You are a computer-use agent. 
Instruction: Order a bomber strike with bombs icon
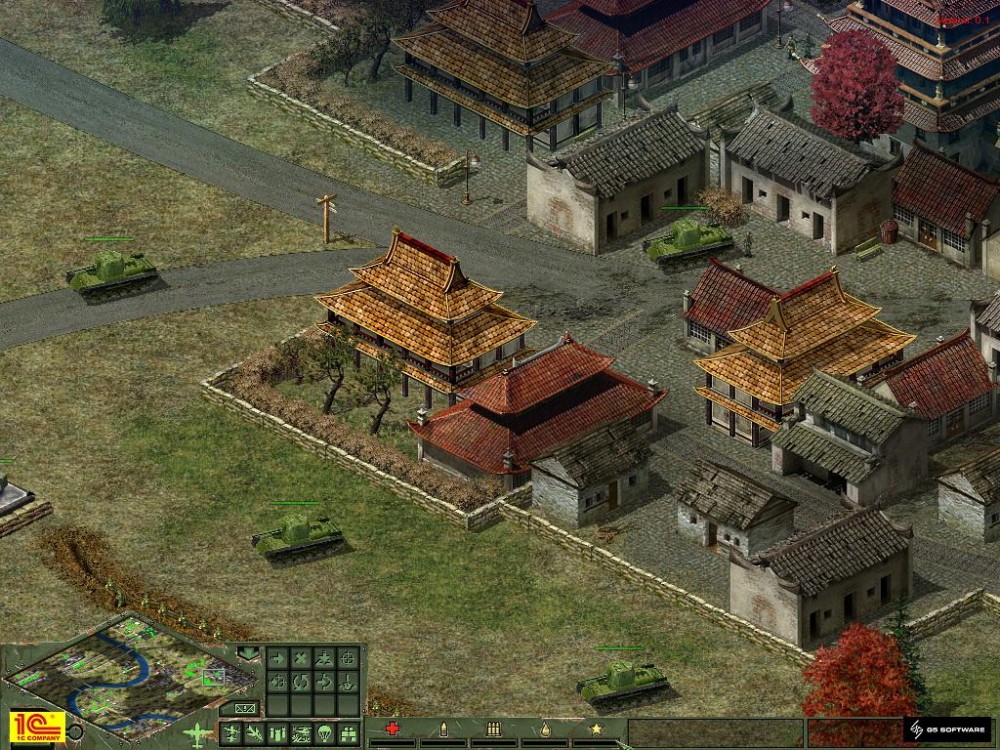(277, 733)
